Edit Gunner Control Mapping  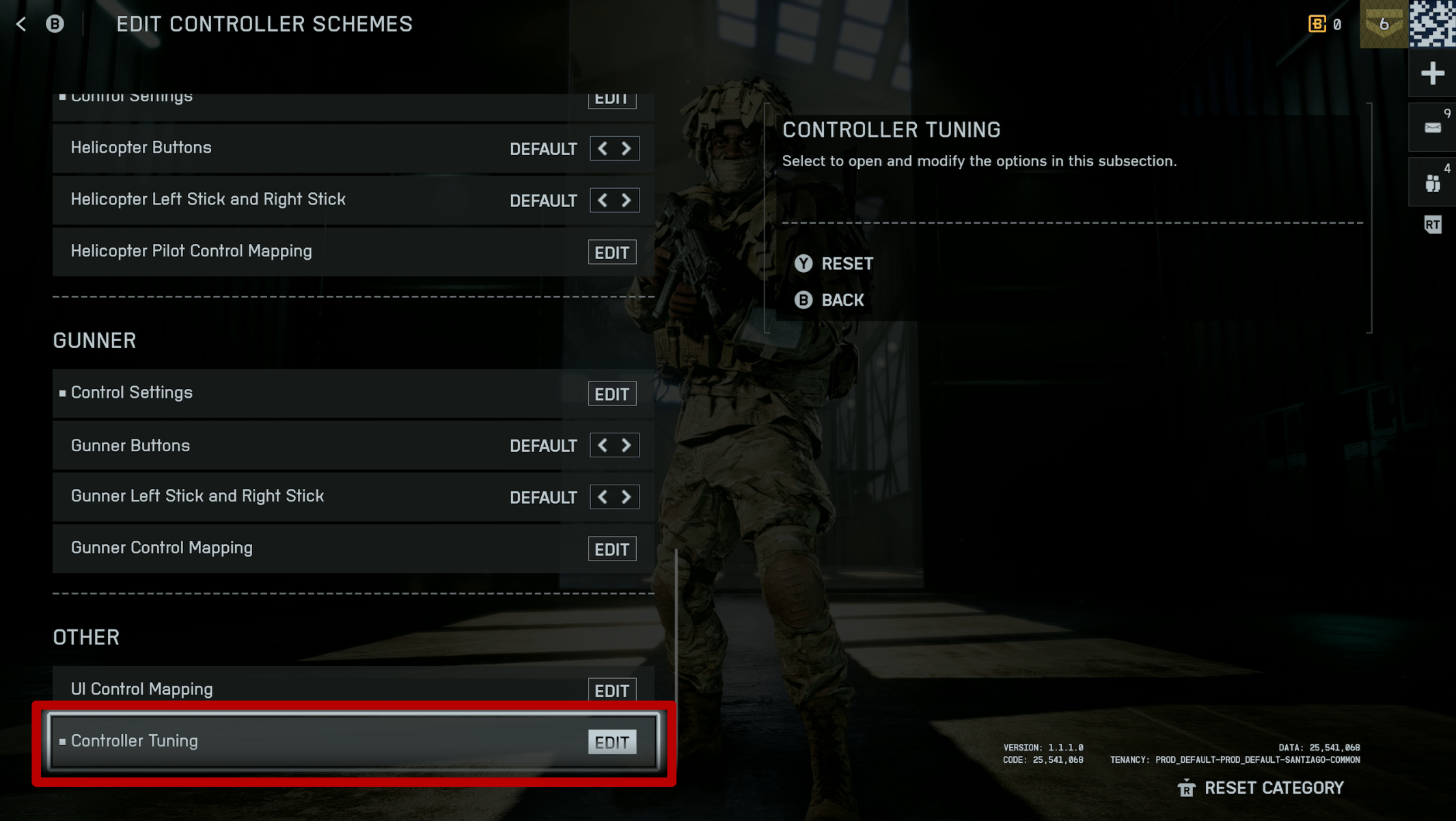[612, 548]
